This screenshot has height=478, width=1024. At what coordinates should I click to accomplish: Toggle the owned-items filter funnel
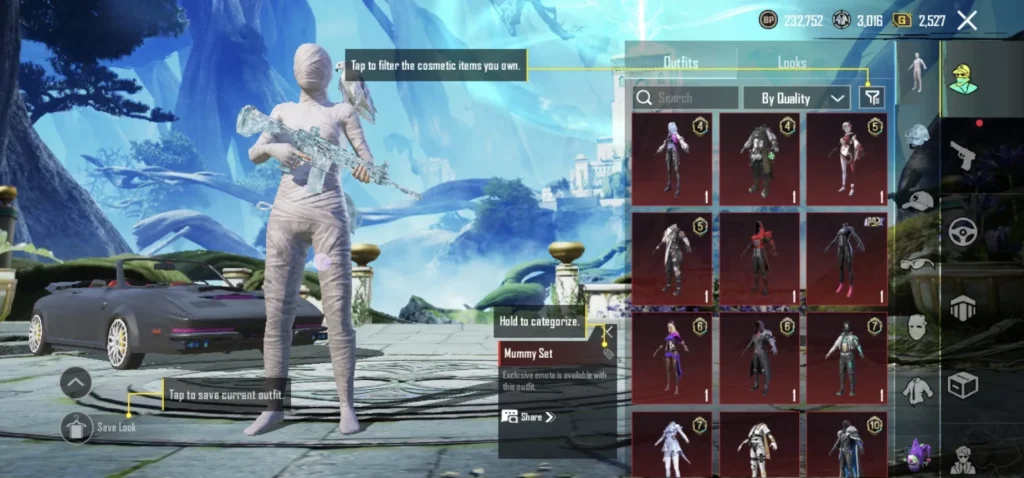(872, 97)
